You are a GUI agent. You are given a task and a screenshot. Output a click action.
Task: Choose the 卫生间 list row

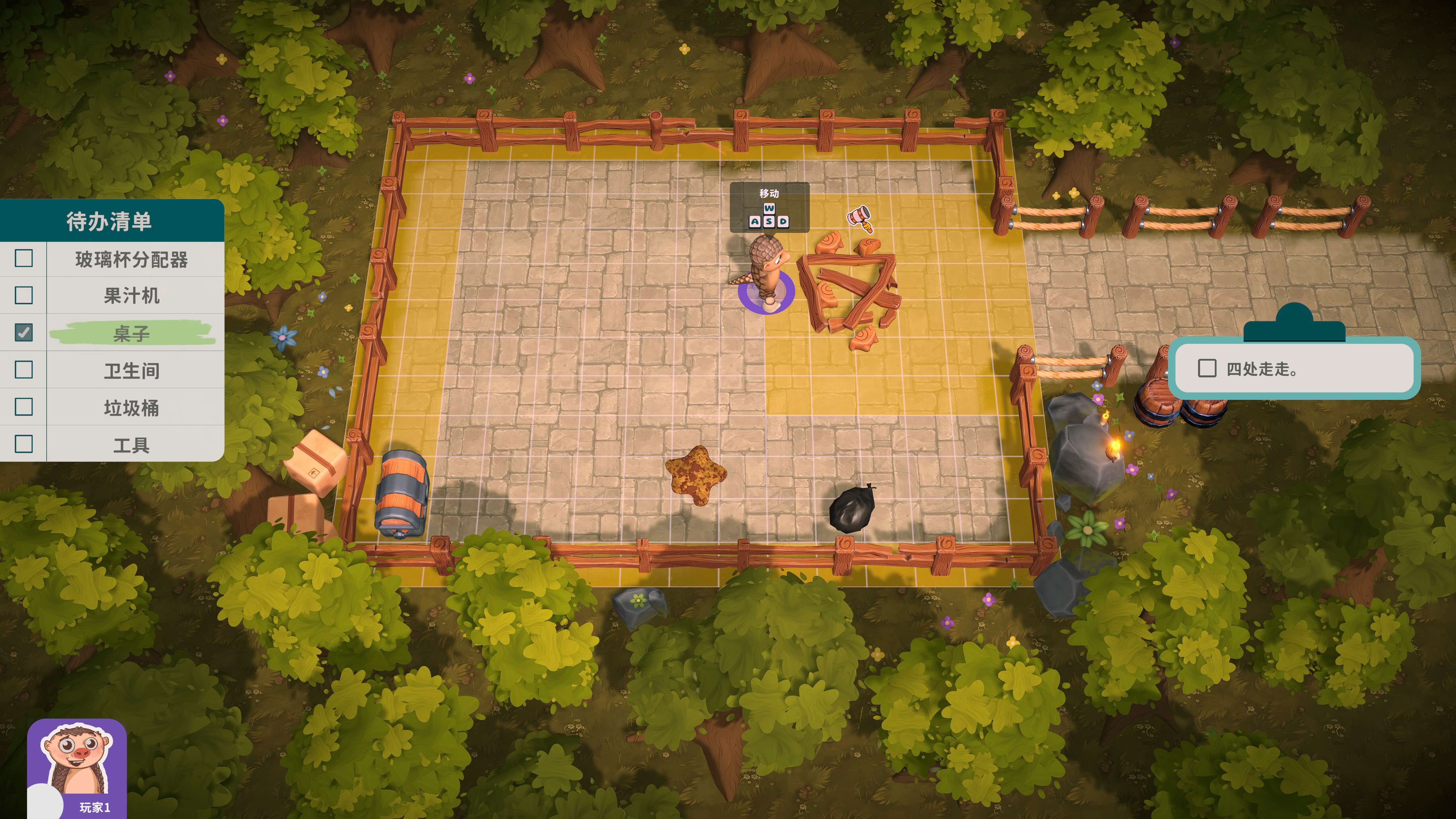coord(131,370)
